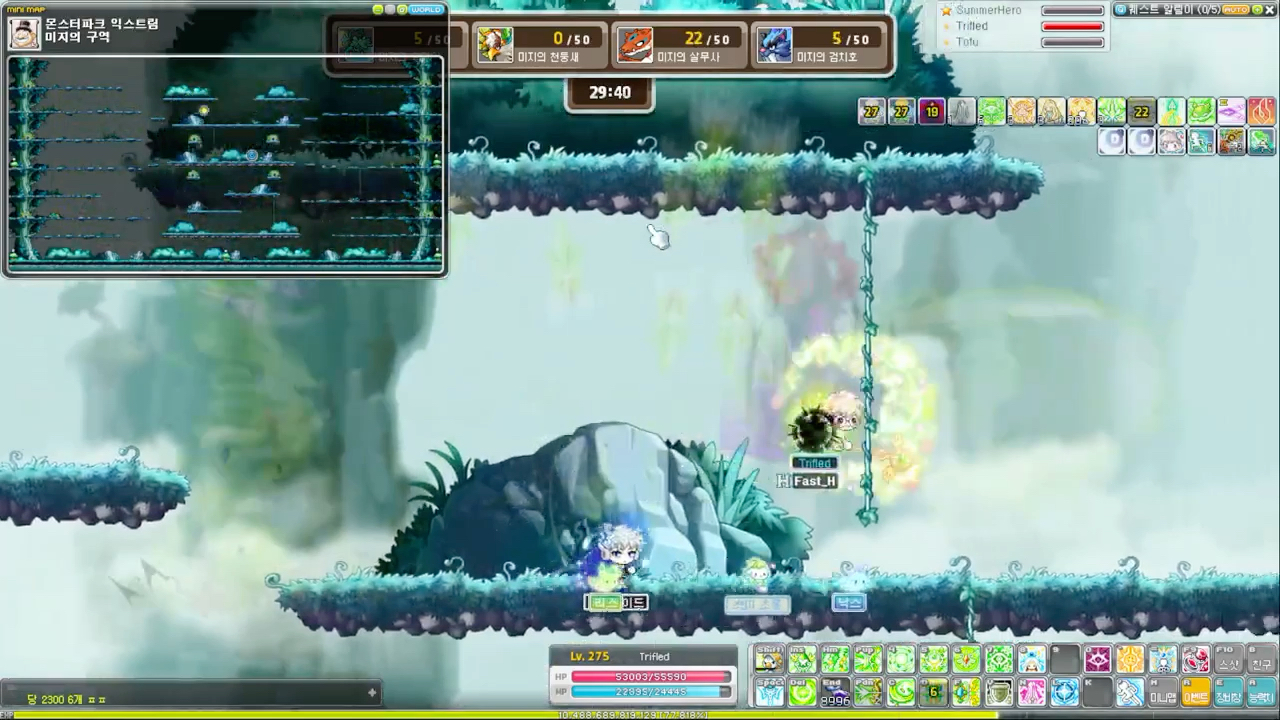
Task: Click the green plus on the quest notifier
Action: pyautogui.click(x=1256, y=9)
